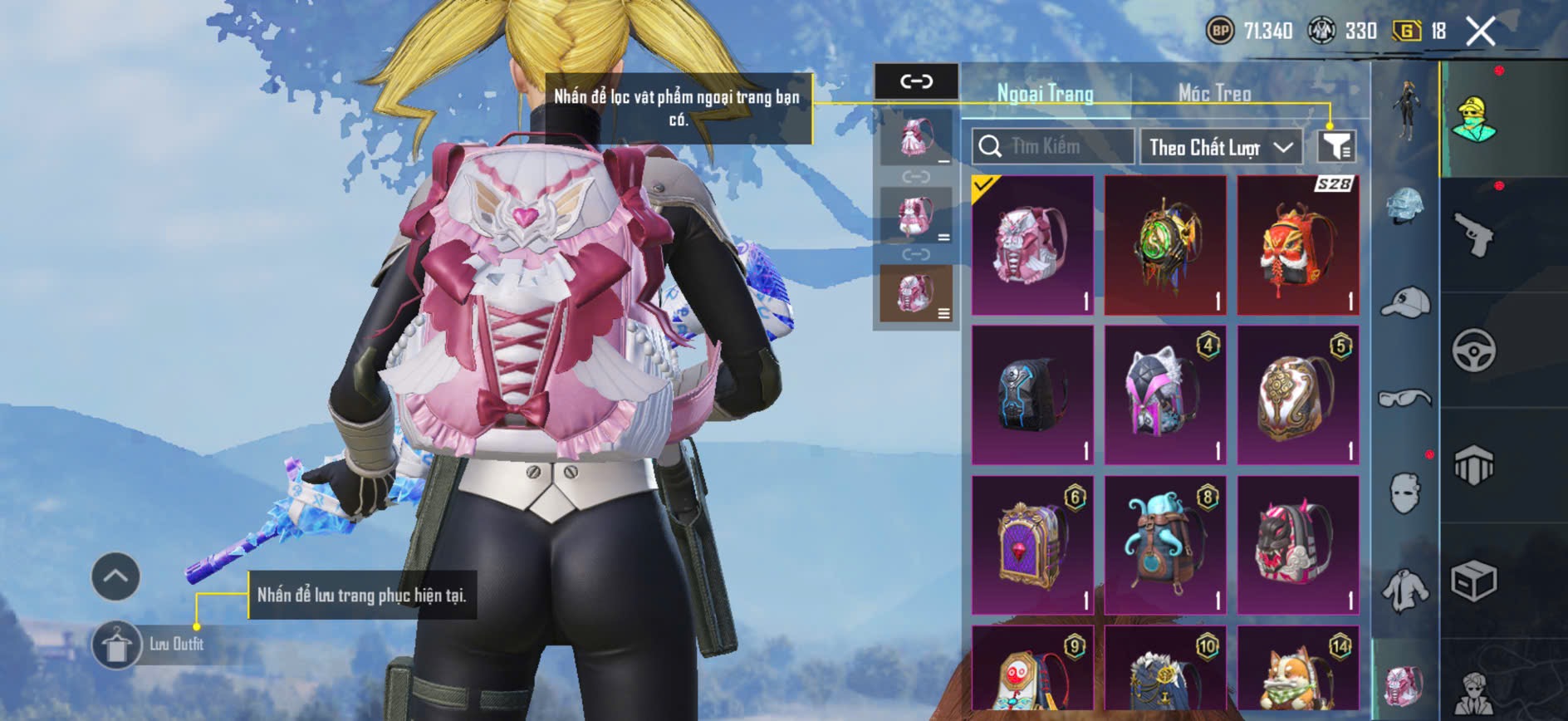
Task: Save current outfit with Lưu Outfit
Action: (117, 645)
